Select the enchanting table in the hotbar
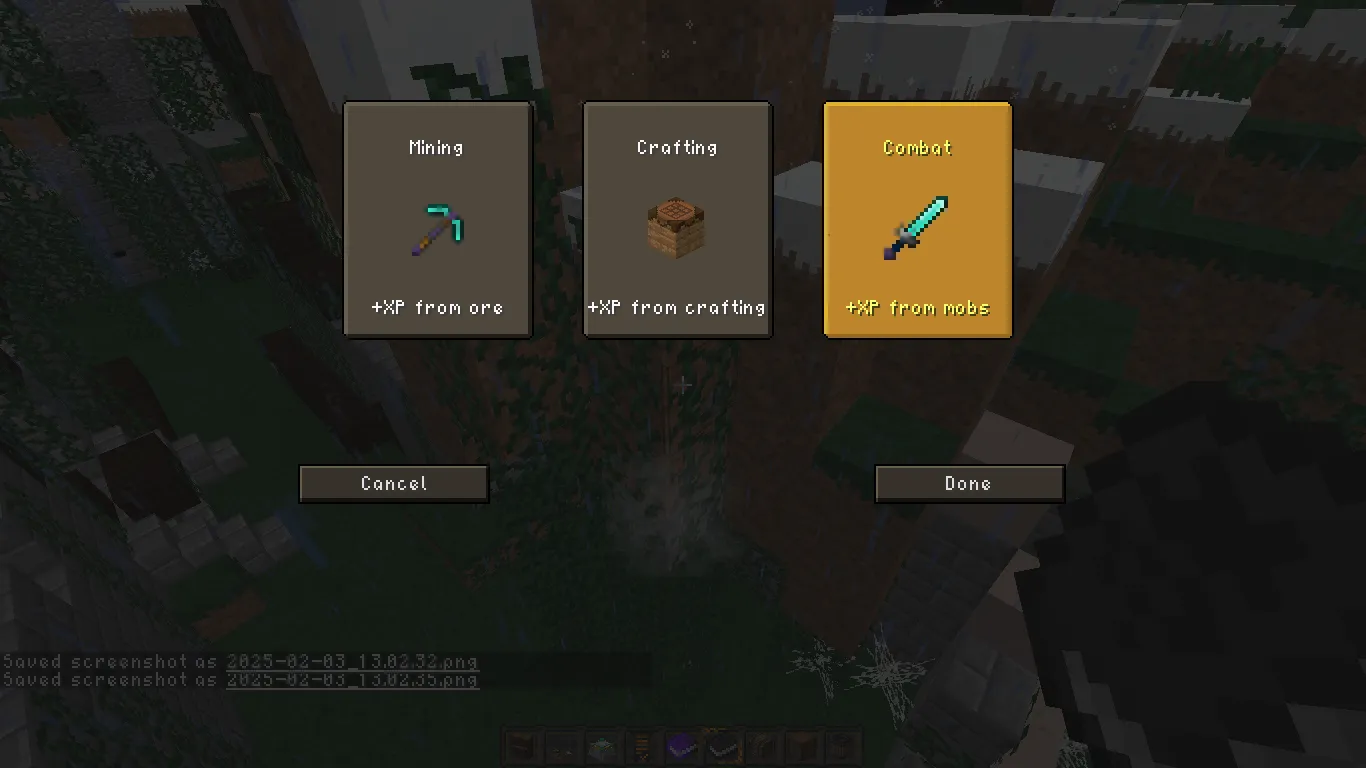 click(x=602, y=746)
